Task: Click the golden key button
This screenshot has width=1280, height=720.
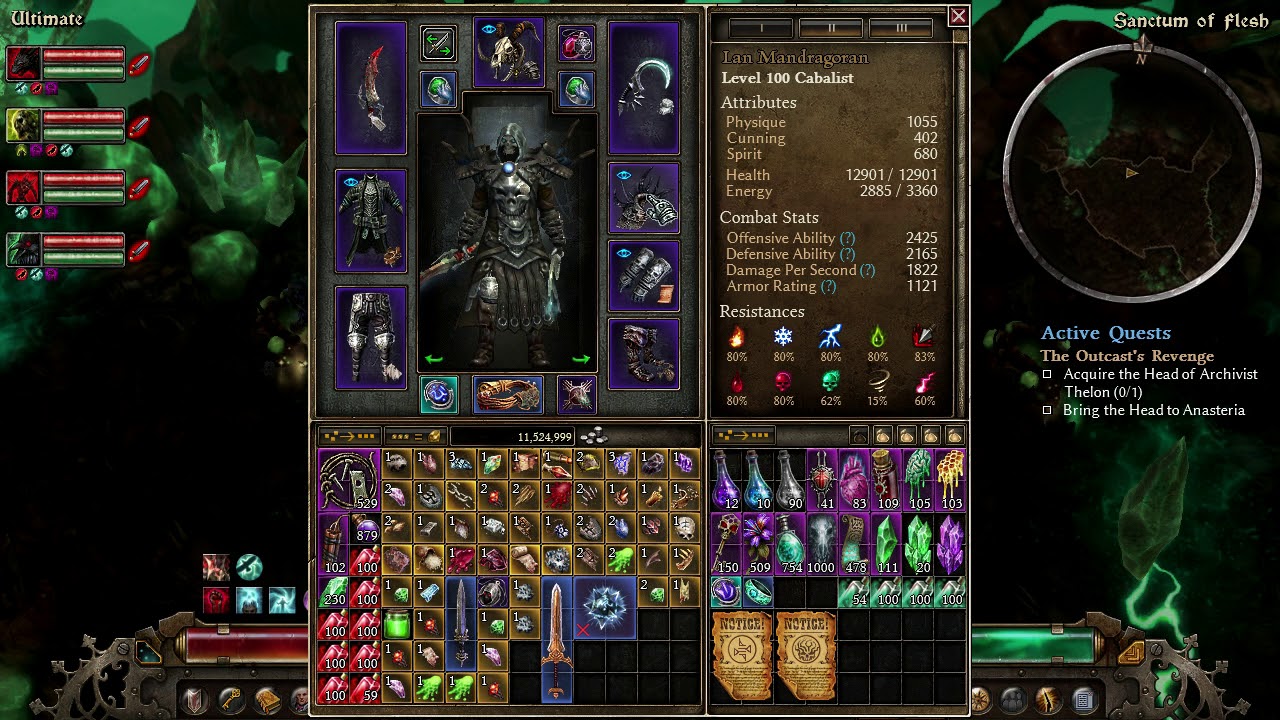Action: tap(232, 699)
